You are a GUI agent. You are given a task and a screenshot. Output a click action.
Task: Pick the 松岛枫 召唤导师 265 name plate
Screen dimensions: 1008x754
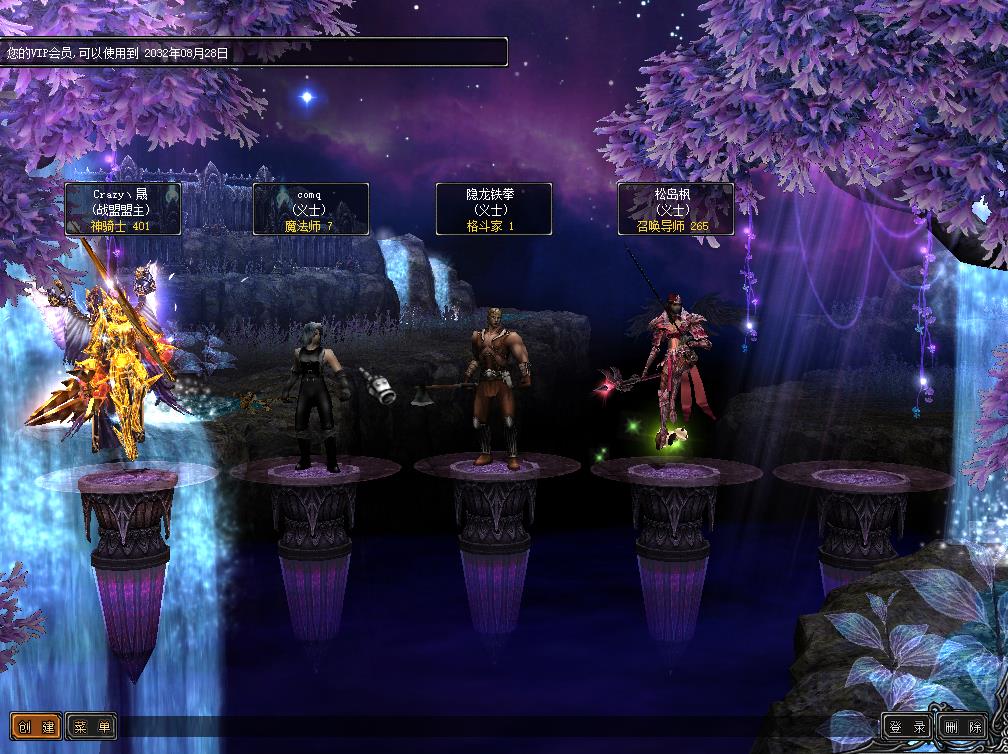click(x=675, y=209)
